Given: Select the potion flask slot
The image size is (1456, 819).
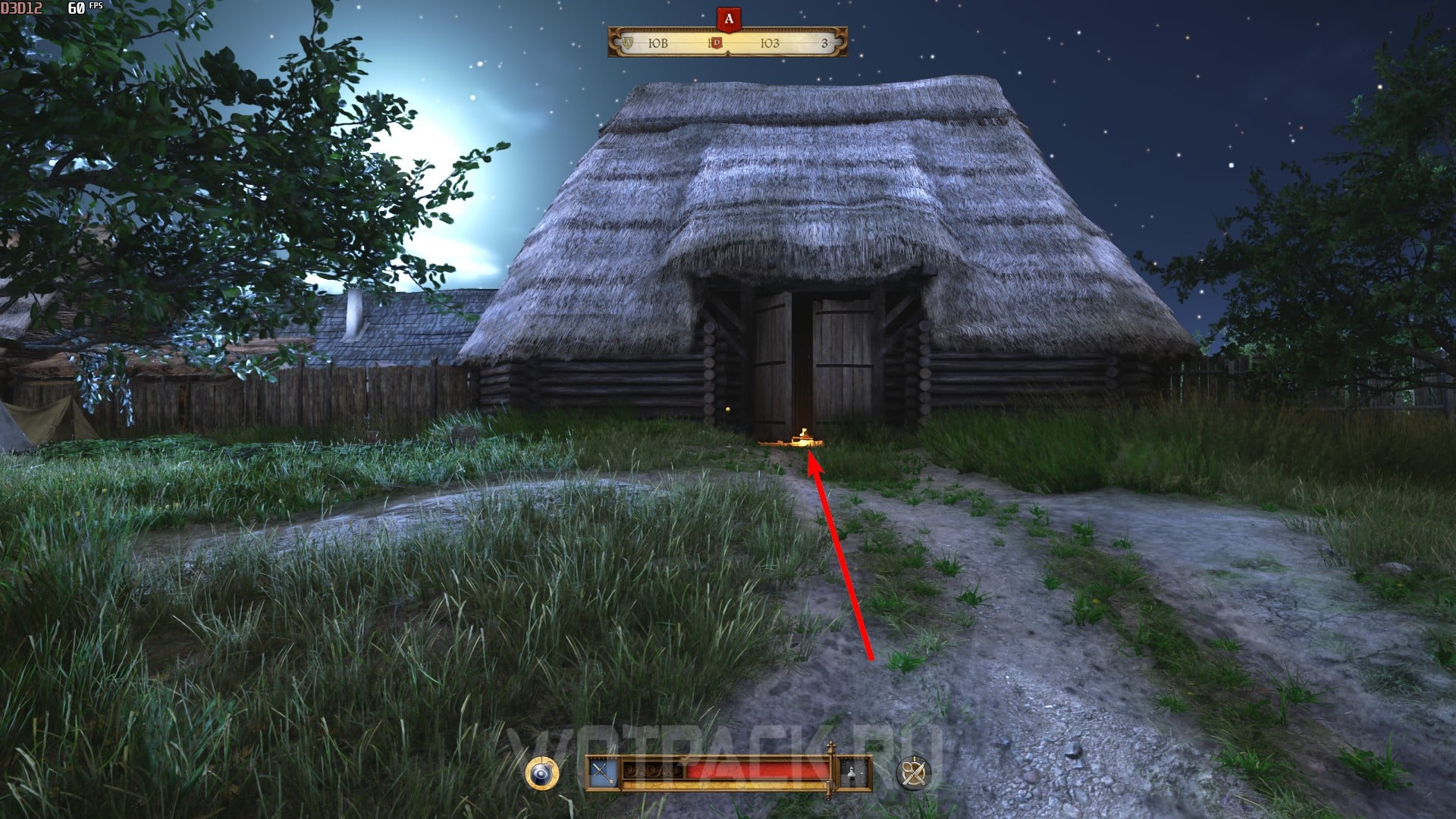Looking at the screenshot, I should tap(853, 773).
